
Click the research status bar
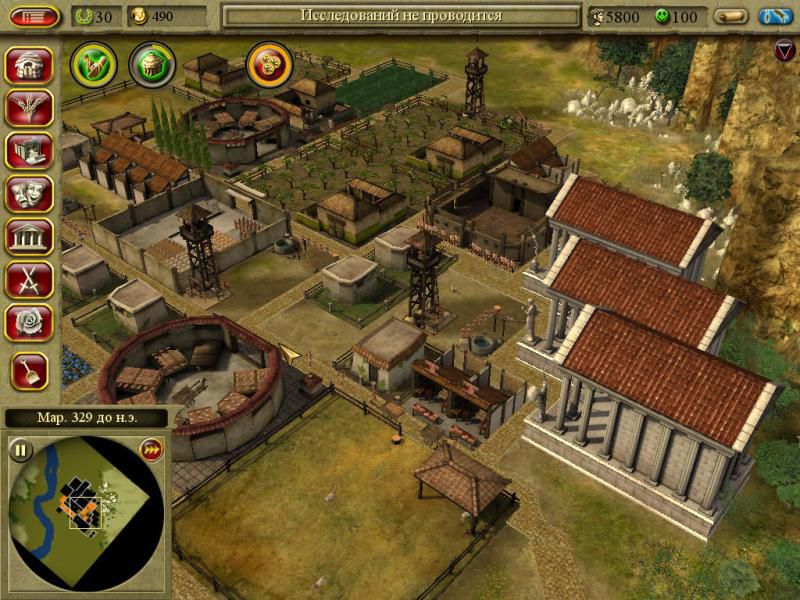[401, 16]
